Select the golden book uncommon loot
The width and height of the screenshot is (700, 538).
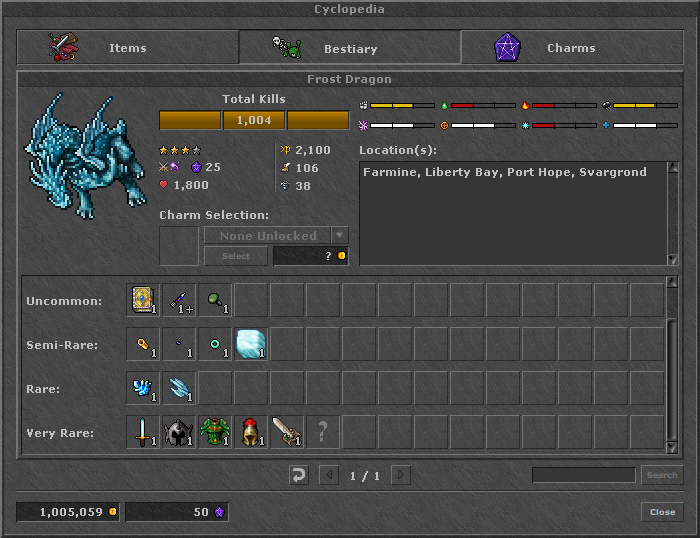point(143,300)
